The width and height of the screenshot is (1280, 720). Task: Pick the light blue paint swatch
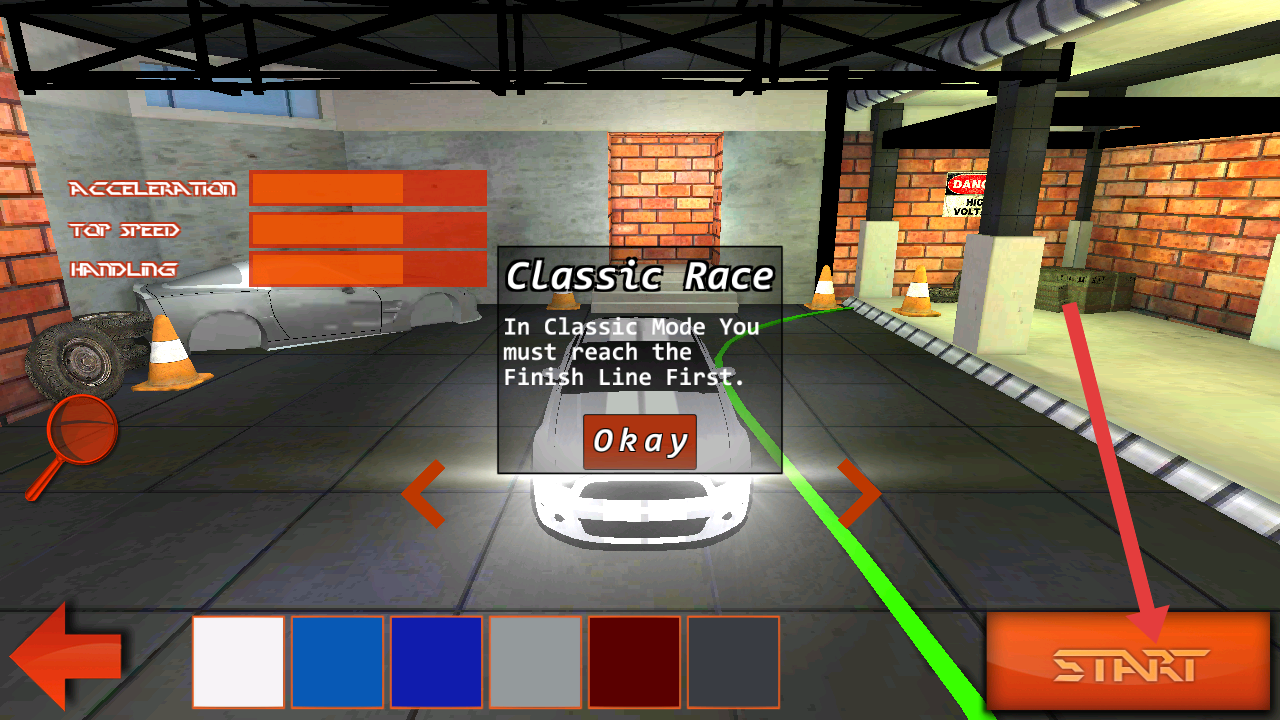click(x=337, y=662)
